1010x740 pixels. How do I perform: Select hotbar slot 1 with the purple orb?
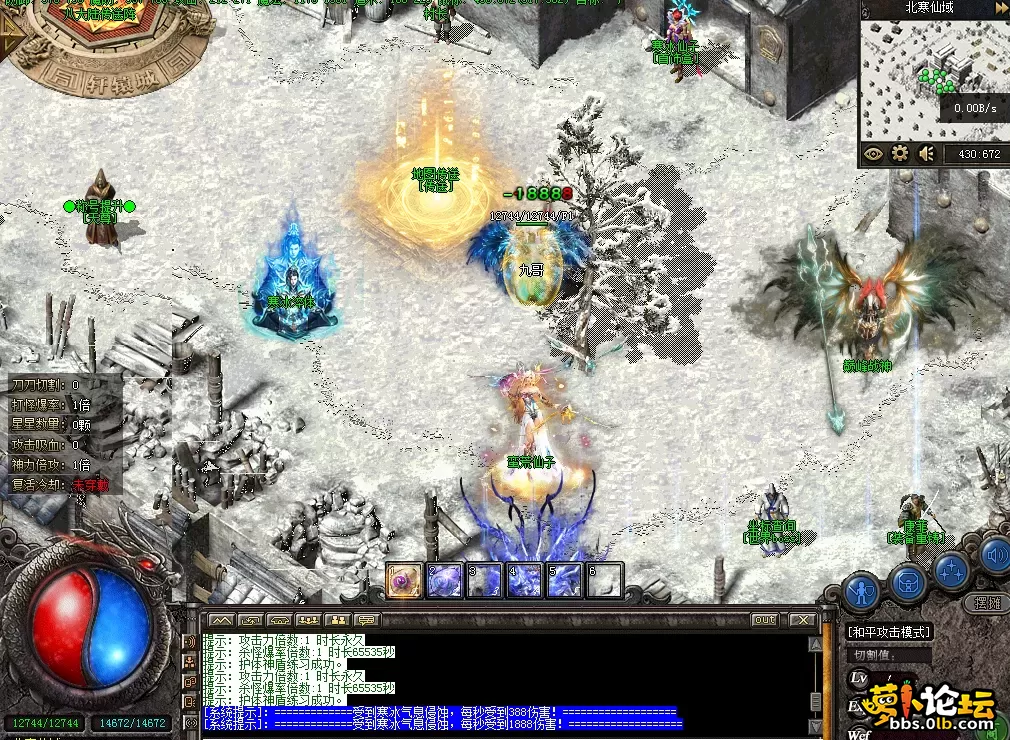click(404, 581)
